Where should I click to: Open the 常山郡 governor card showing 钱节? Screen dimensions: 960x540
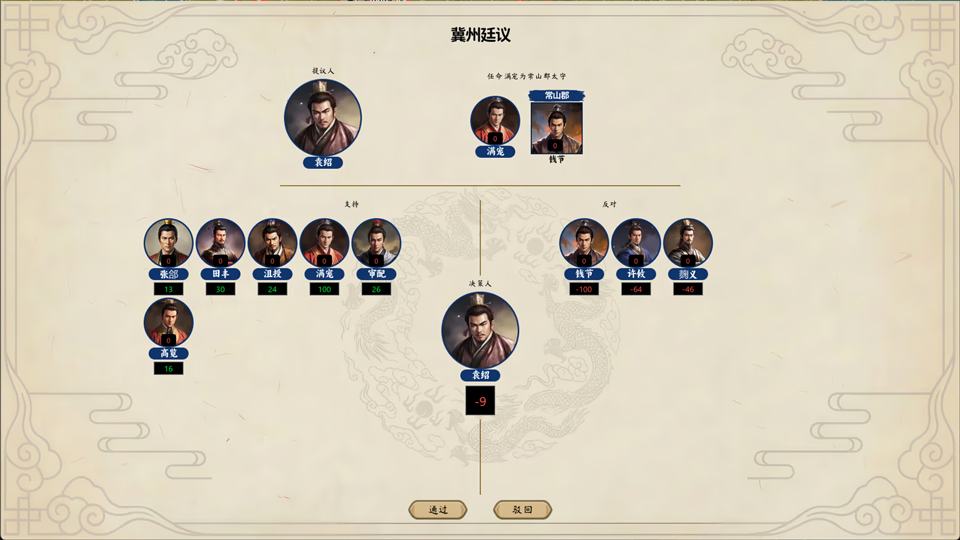556,127
